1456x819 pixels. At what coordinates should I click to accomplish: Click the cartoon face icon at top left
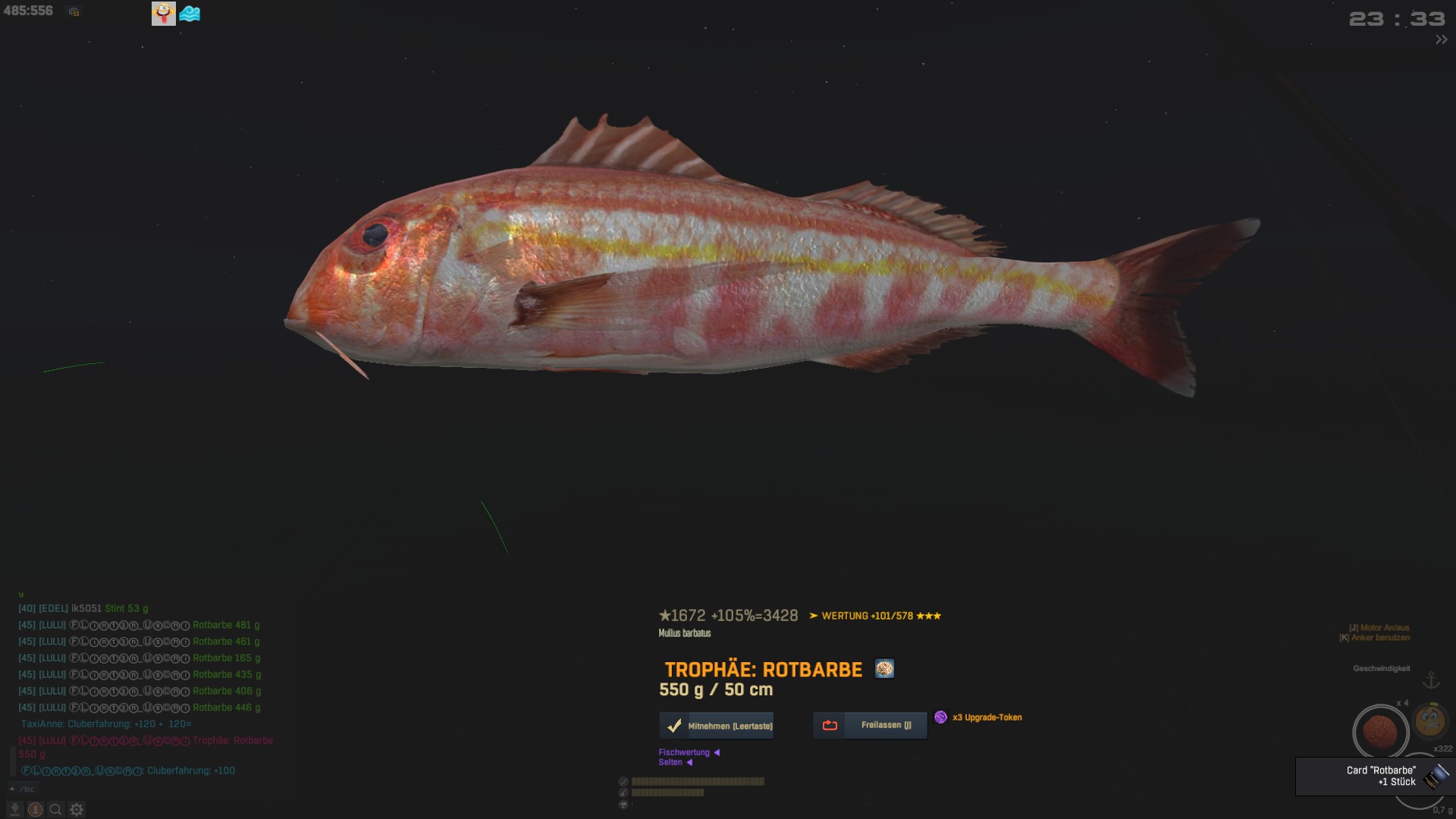[164, 13]
